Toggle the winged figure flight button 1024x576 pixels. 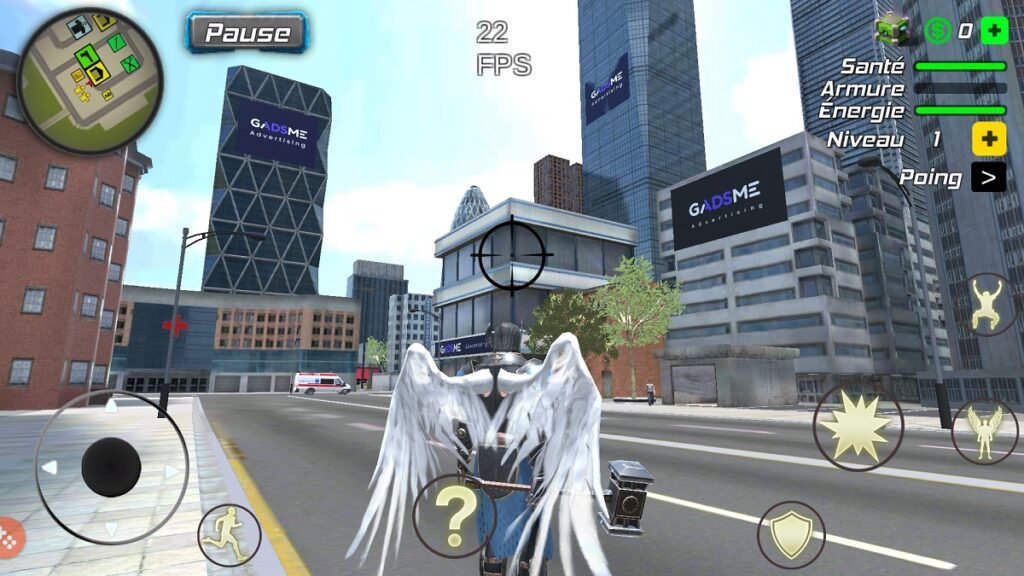[985, 431]
